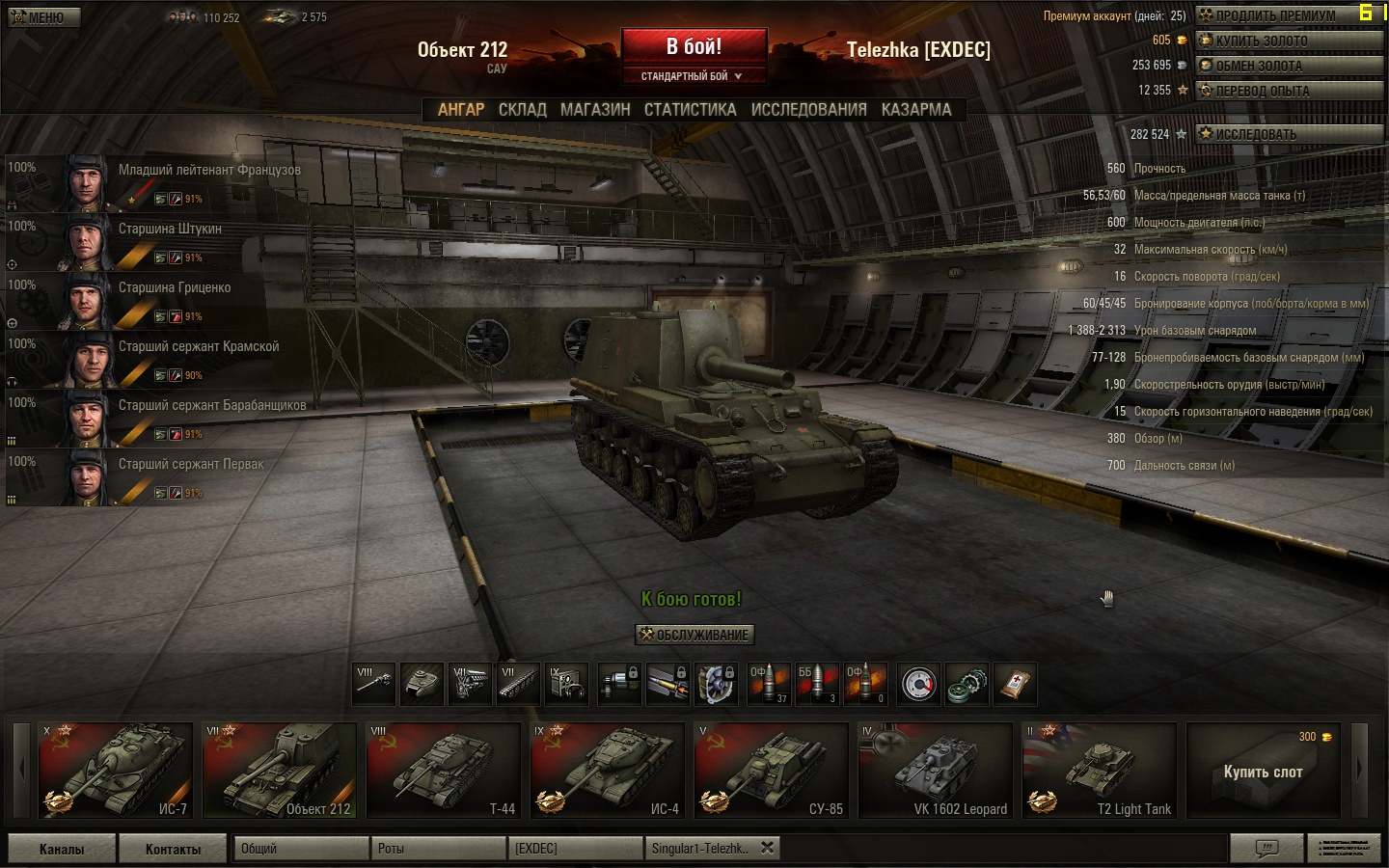Open the Стандартный бой mode dropdown
Viewport: 1389px width, 868px height.
693,76
